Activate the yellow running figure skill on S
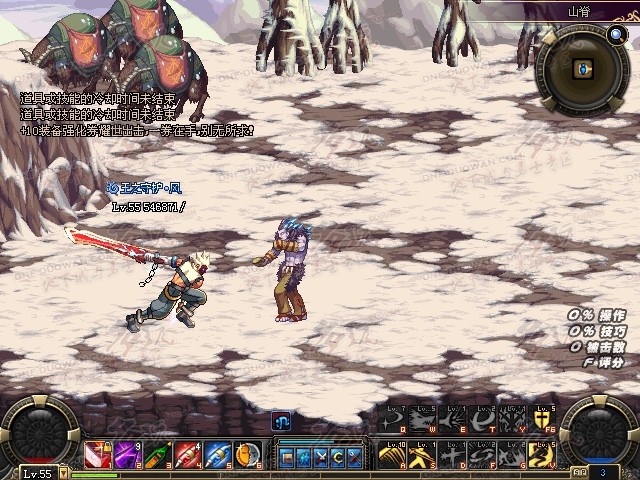 pyautogui.click(x=422, y=456)
